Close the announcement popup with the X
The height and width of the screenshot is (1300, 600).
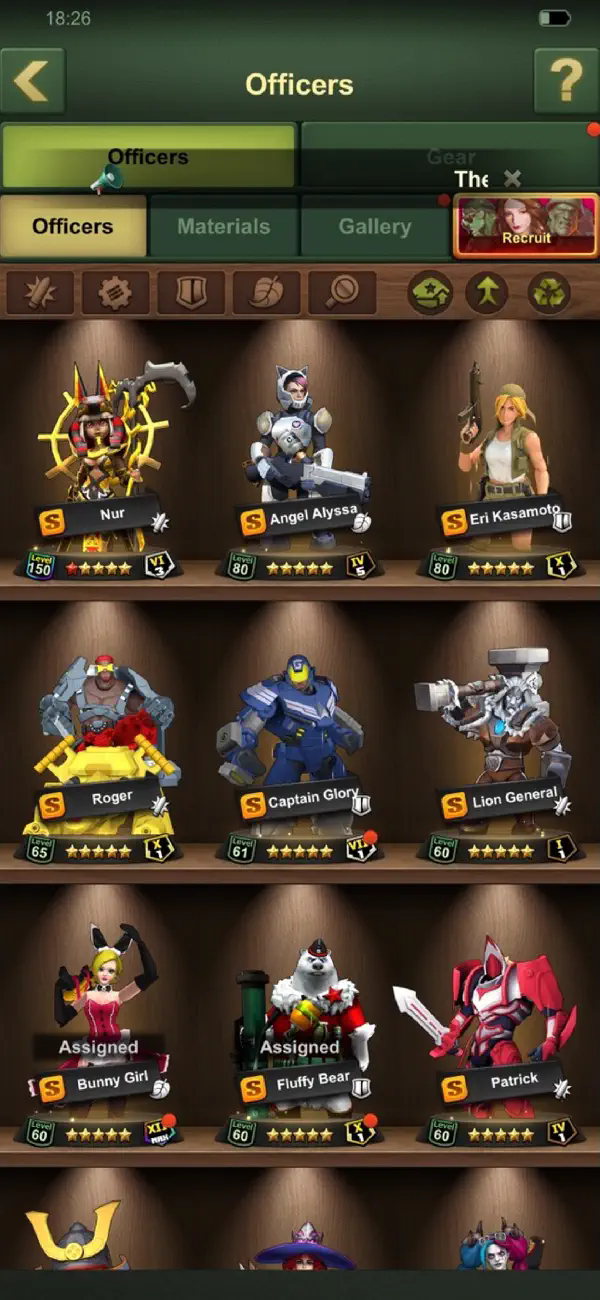(x=513, y=179)
